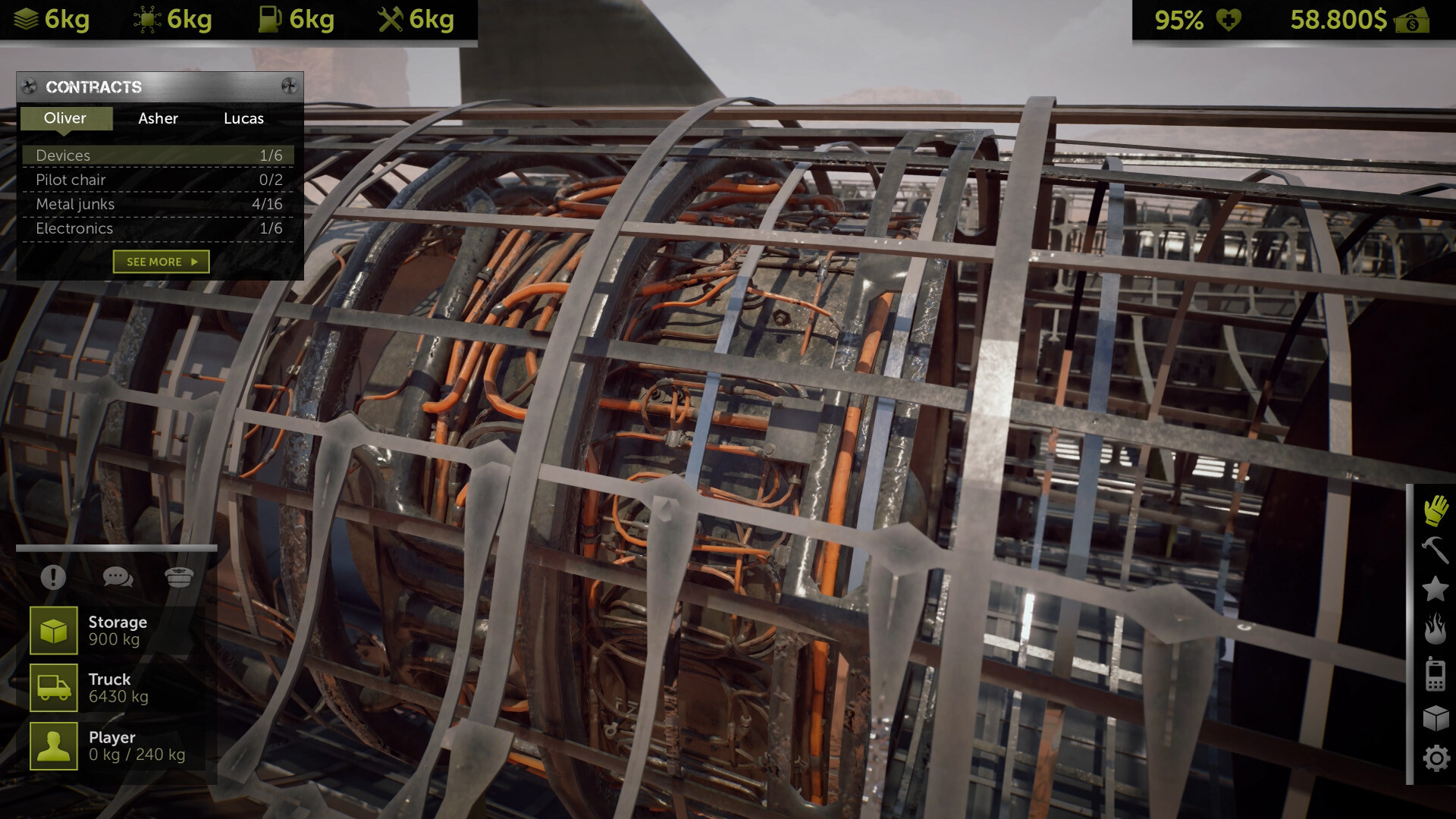The width and height of the screenshot is (1456, 819).
Task: Click the exclamation alerts icon
Action: (52, 578)
